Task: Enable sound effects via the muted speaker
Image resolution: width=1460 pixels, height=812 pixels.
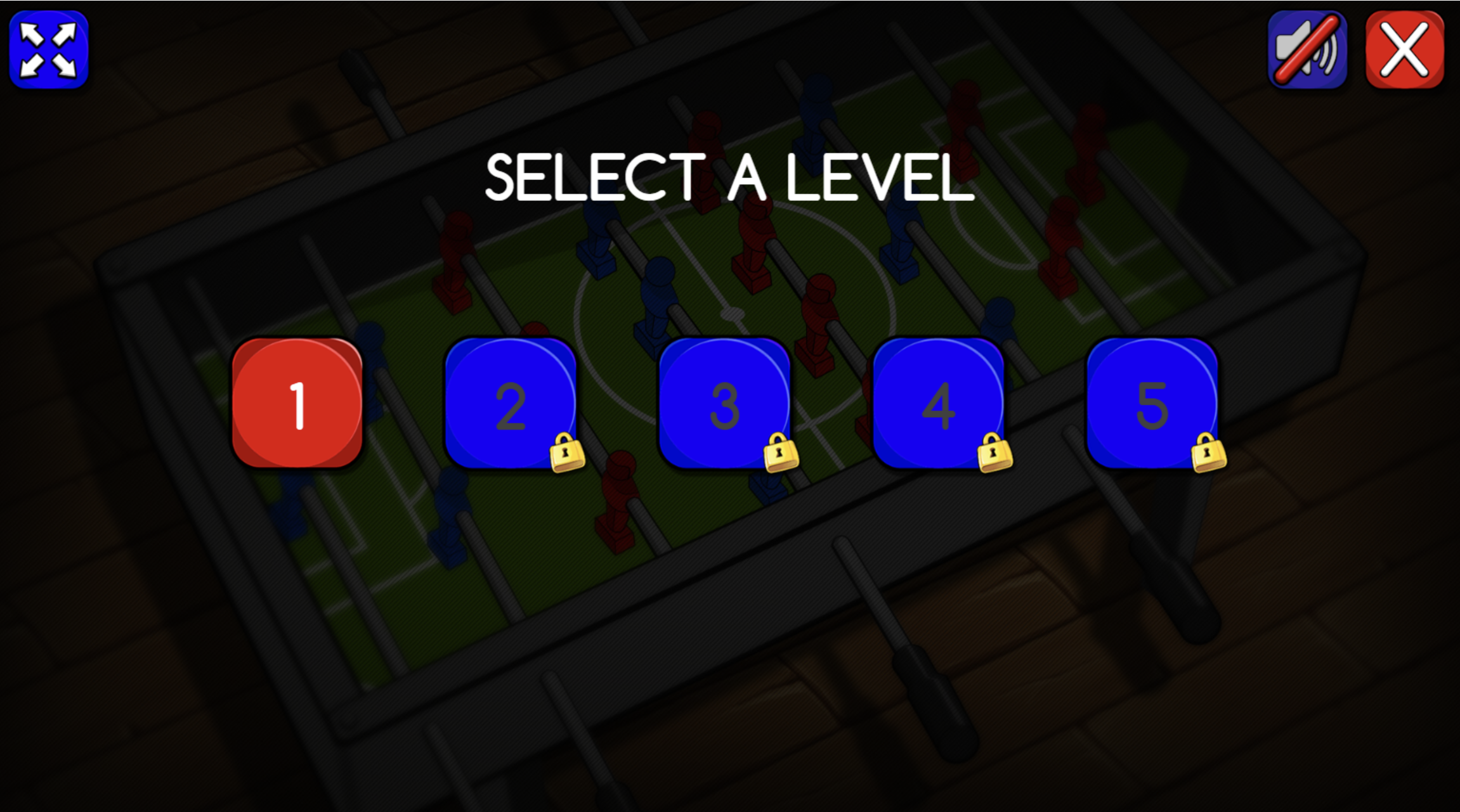Action: coord(1308,49)
